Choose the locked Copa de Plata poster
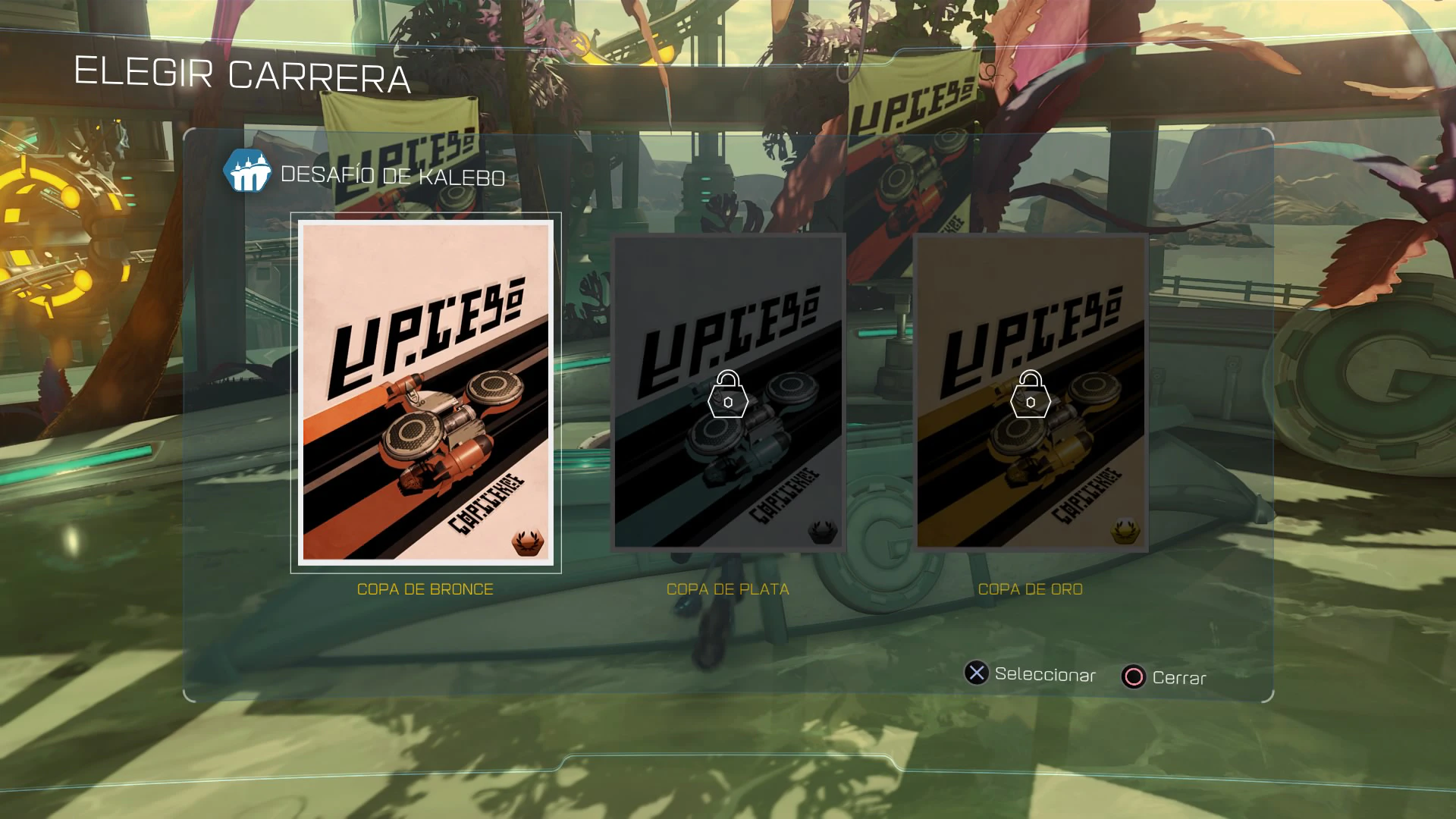Viewport: 1456px width, 819px height. (728, 392)
